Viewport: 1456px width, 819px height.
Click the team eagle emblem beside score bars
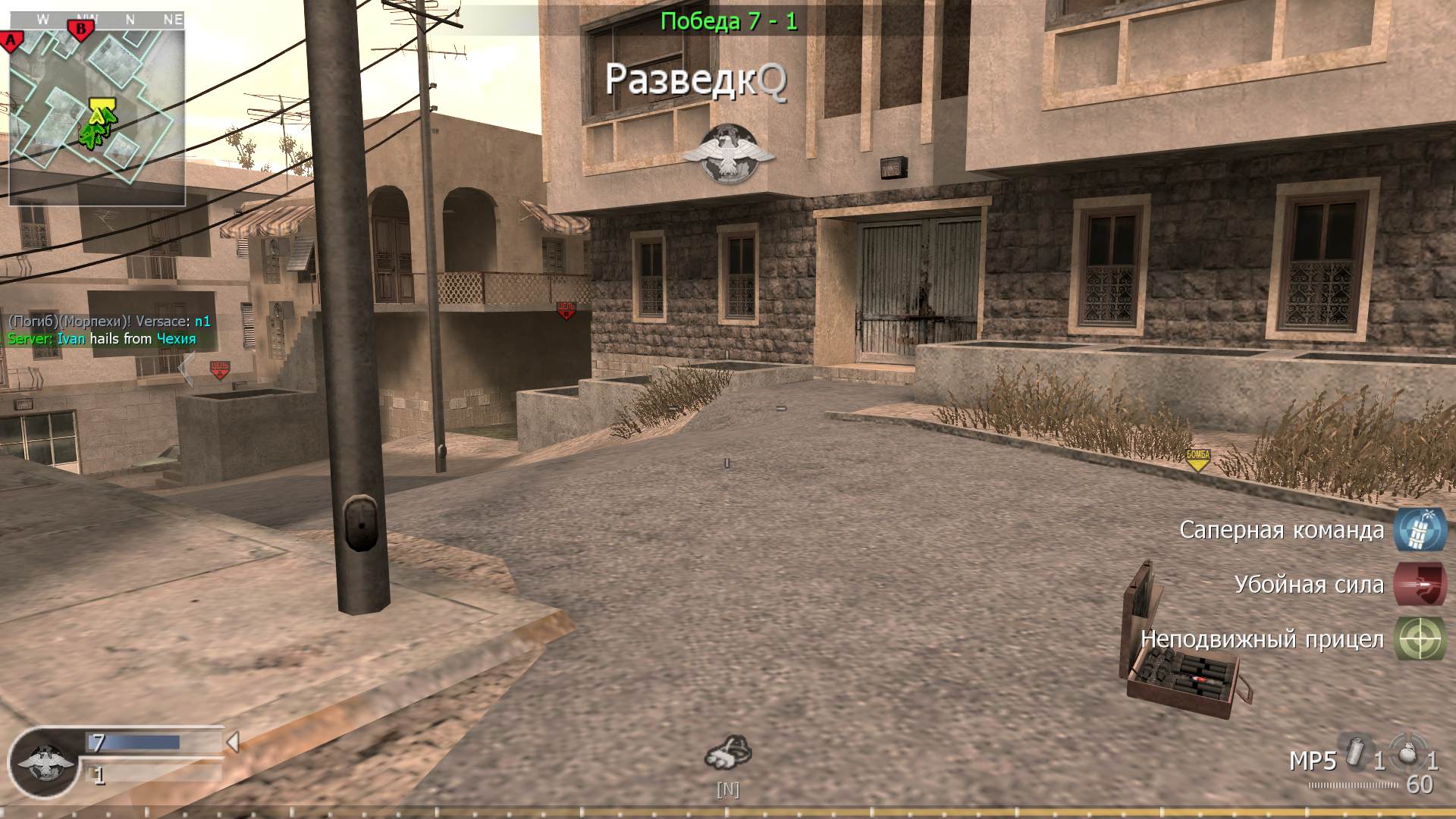44,762
